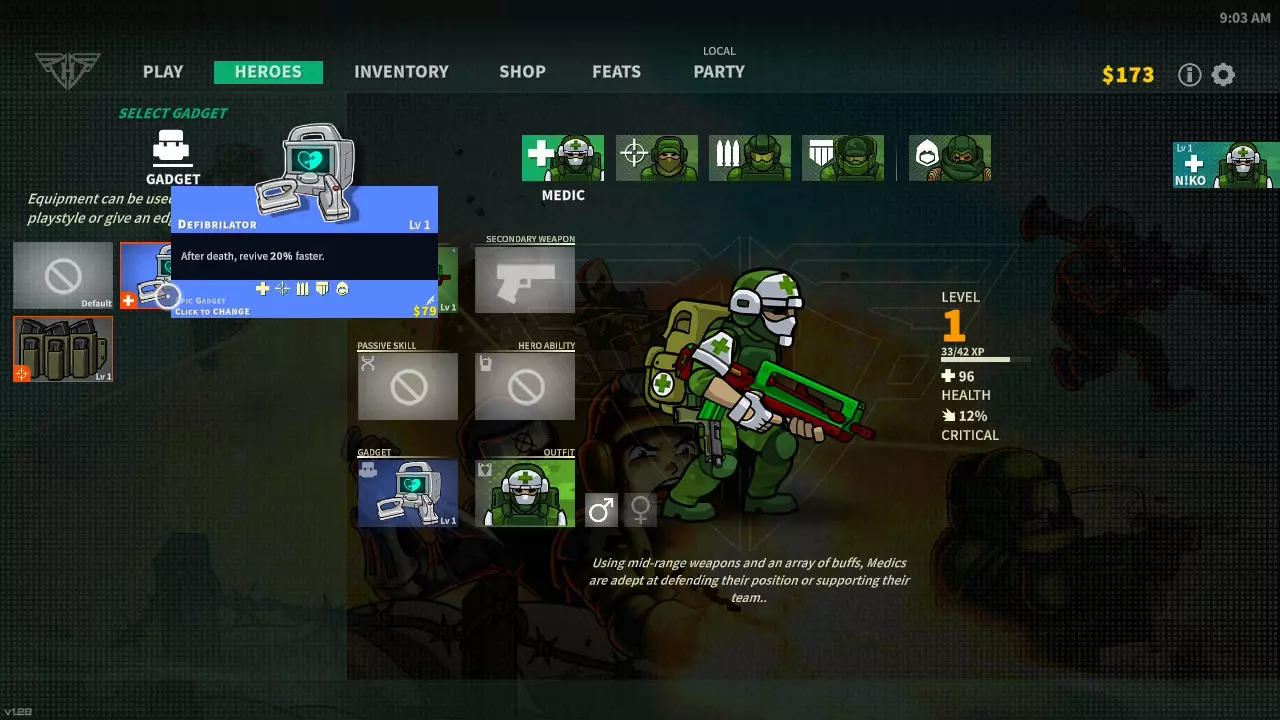Image resolution: width=1280 pixels, height=720 pixels.
Task: Open the Shop
Action: pos(522,72)
